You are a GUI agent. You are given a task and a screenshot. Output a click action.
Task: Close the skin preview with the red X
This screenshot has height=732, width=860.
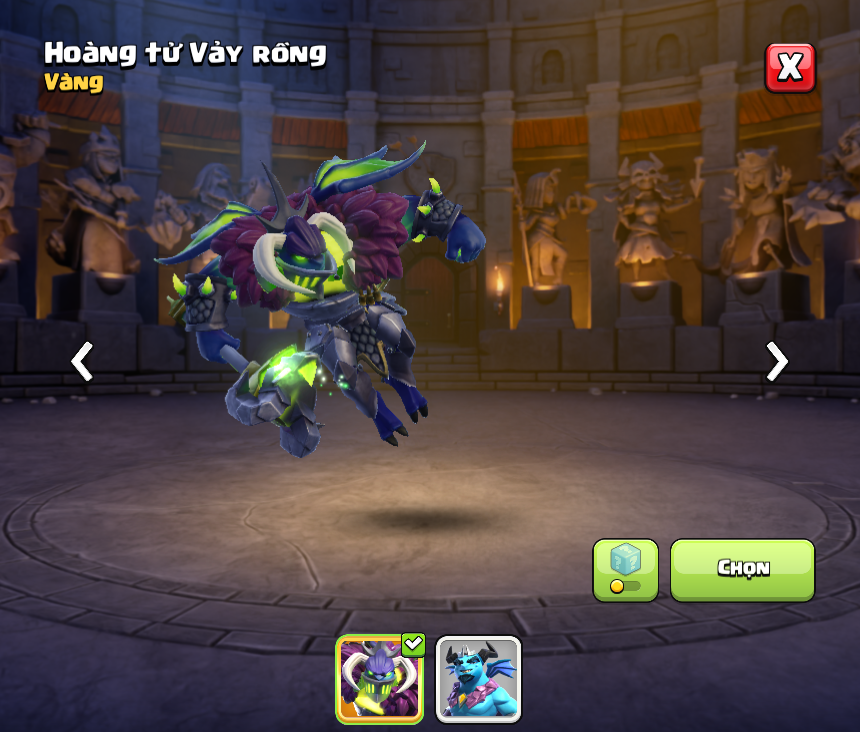coord(790,67)
